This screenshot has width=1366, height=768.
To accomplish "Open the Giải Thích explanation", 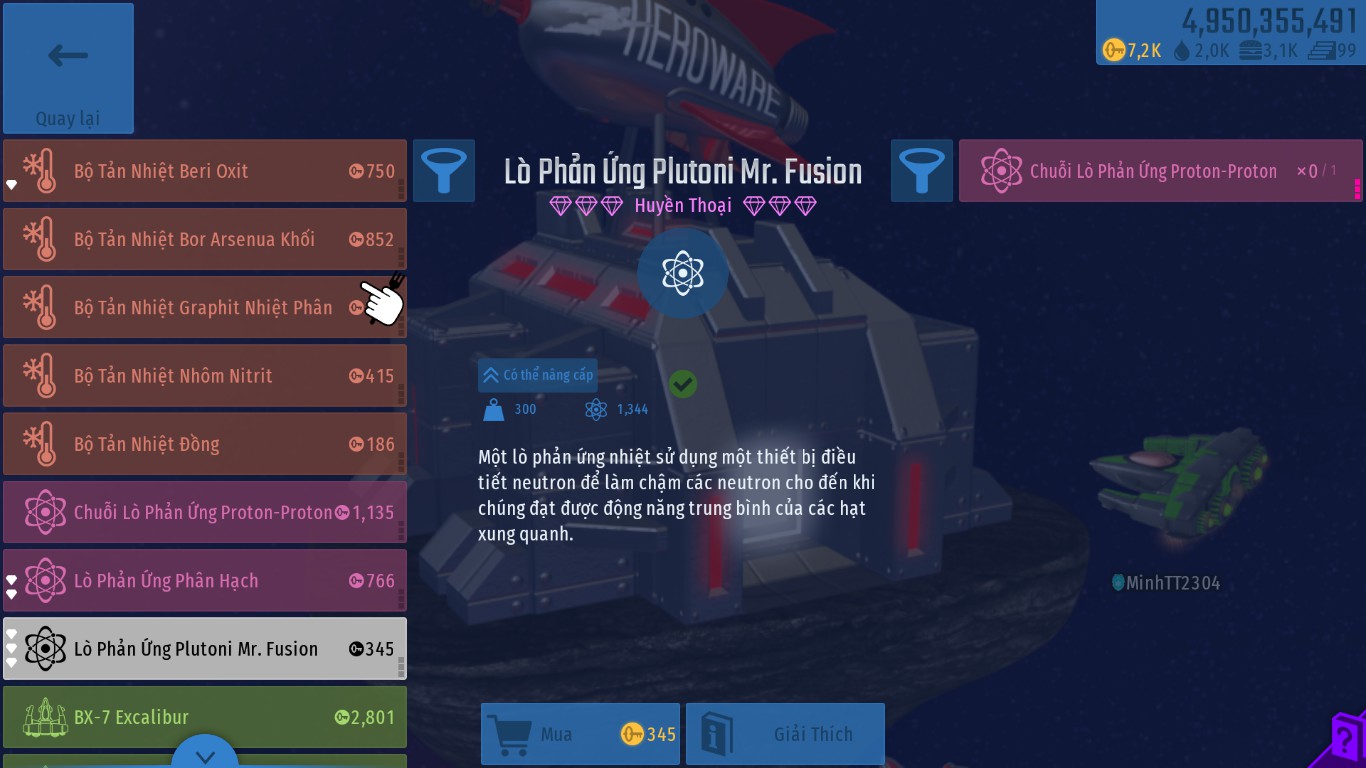I will tap(785, 734).
